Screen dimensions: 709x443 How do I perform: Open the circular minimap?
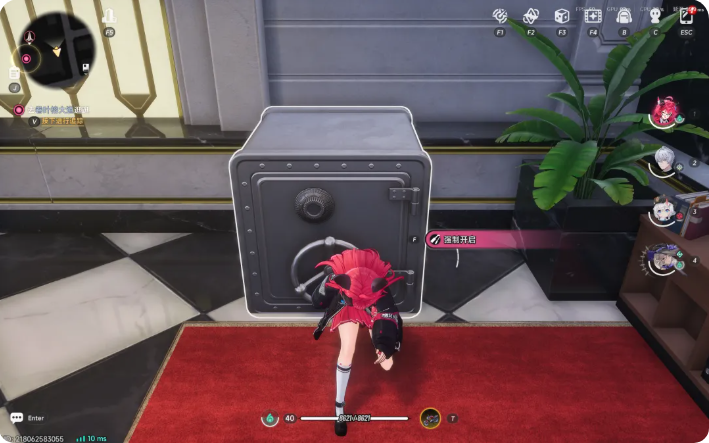click(x=57, y=50)
